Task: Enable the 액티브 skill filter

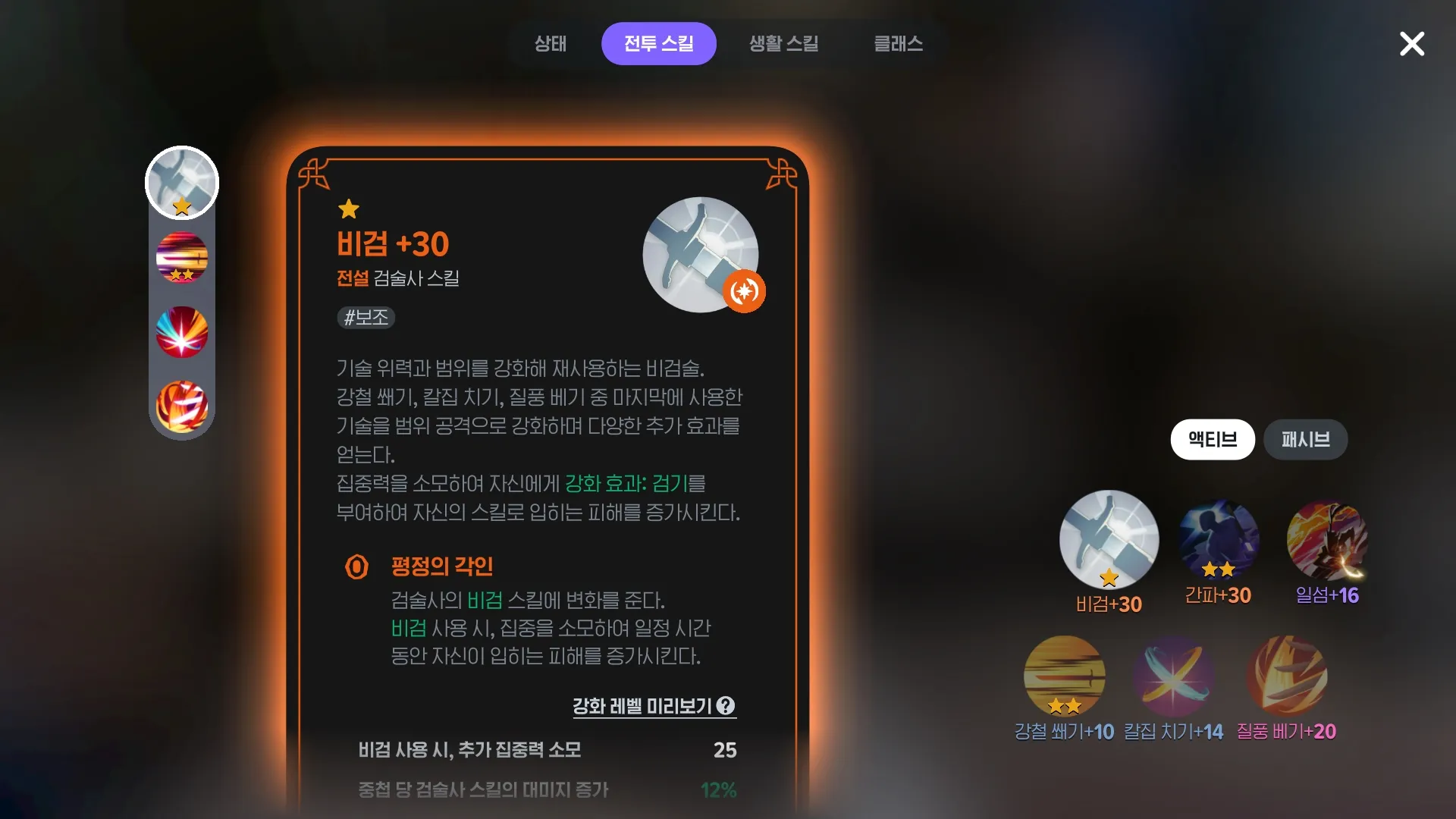Action: pos(1212,440)
